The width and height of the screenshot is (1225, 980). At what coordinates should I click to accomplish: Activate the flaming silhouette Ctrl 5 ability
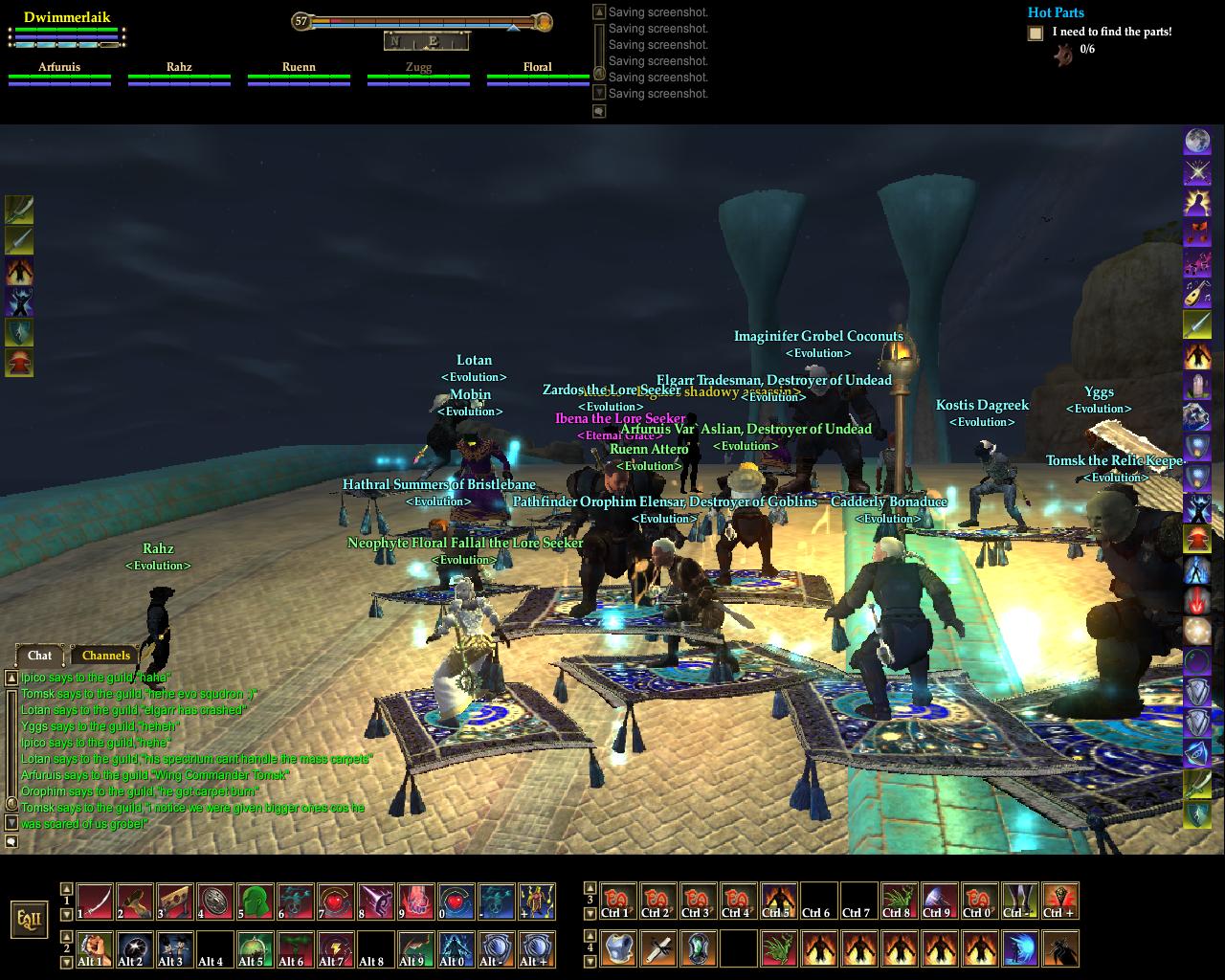tap(779, 902)
